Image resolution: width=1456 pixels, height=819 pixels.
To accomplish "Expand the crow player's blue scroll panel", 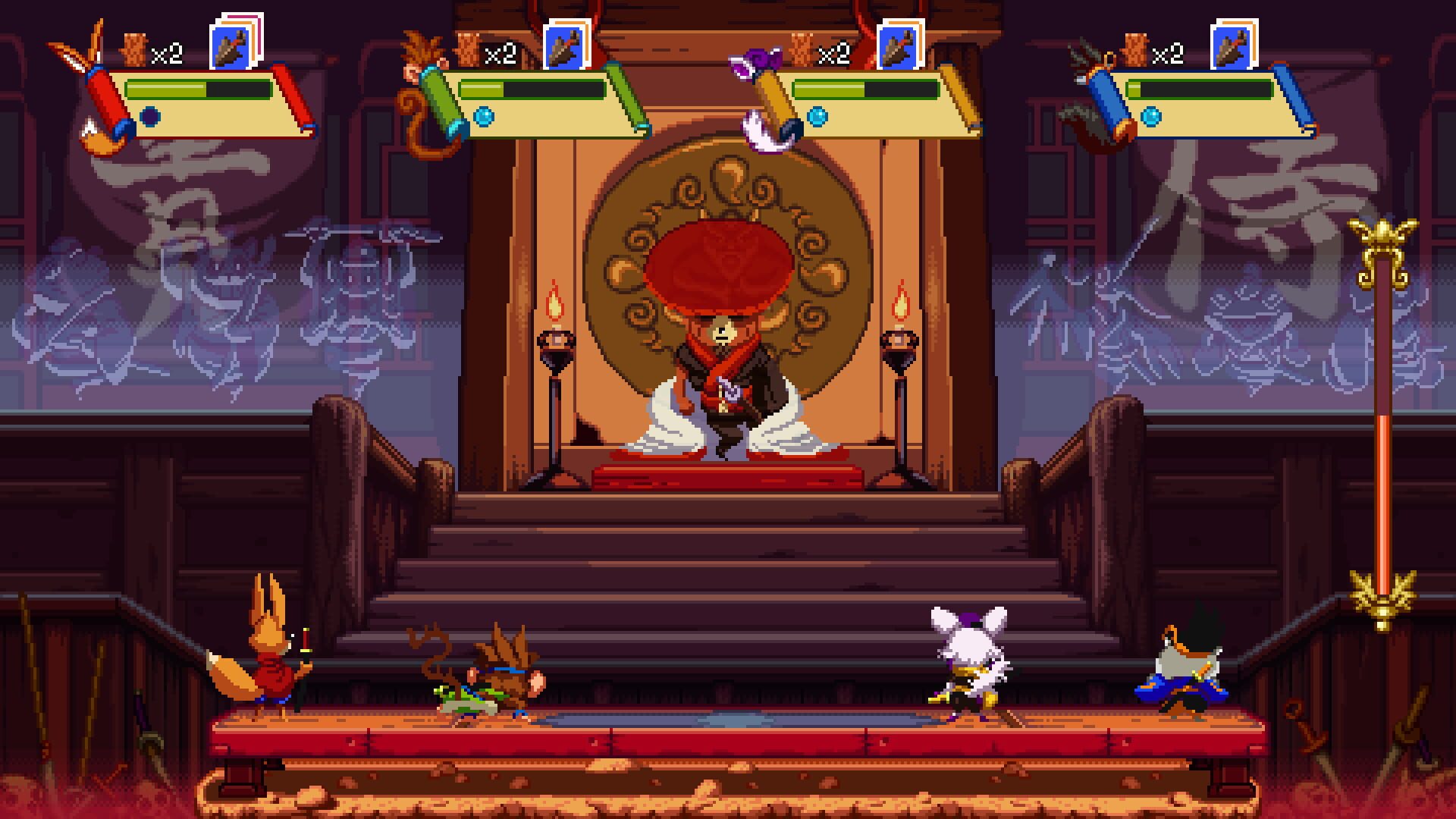I will (x=1206, y=106).
